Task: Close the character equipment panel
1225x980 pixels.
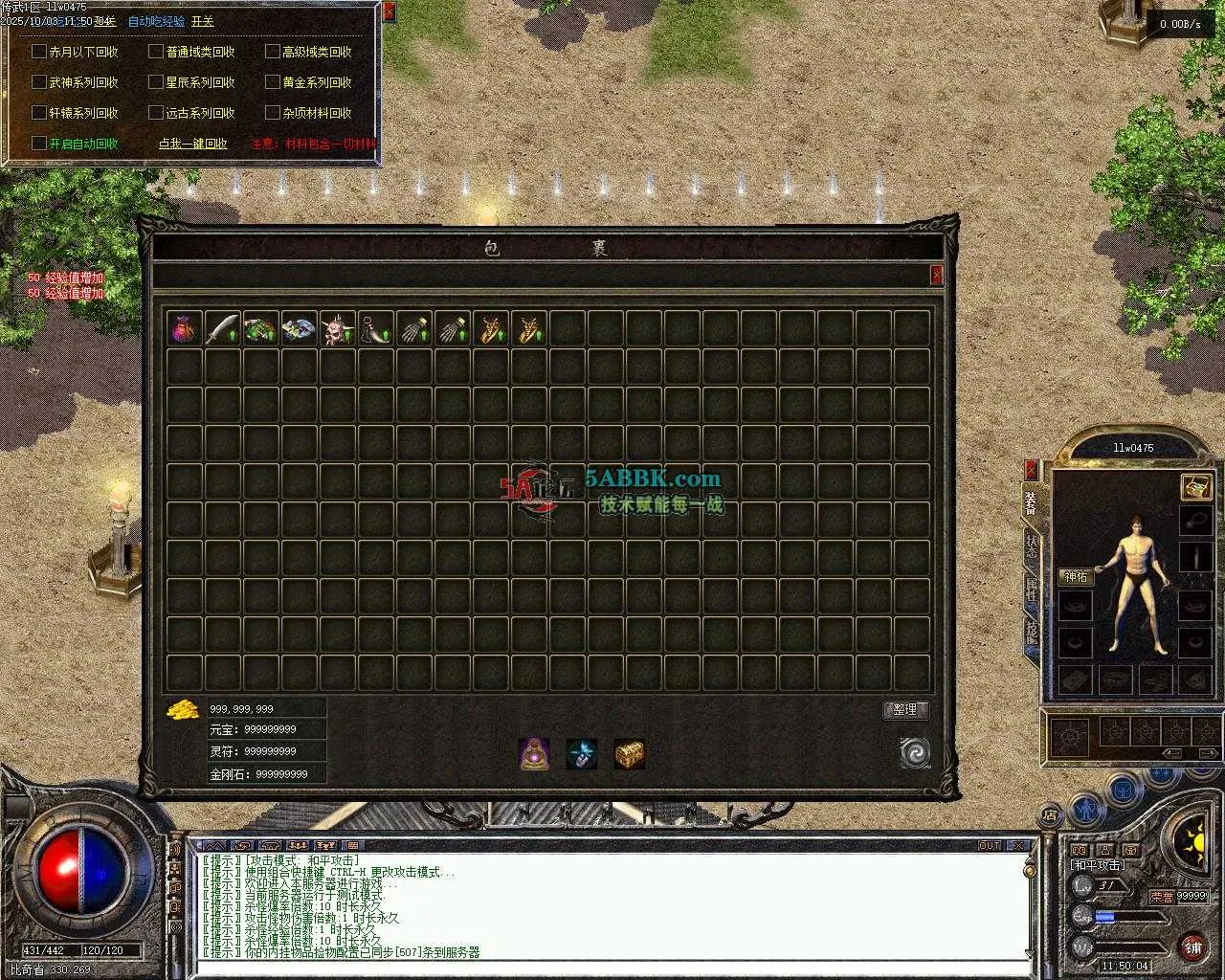Action: [x=1031, y=470]
